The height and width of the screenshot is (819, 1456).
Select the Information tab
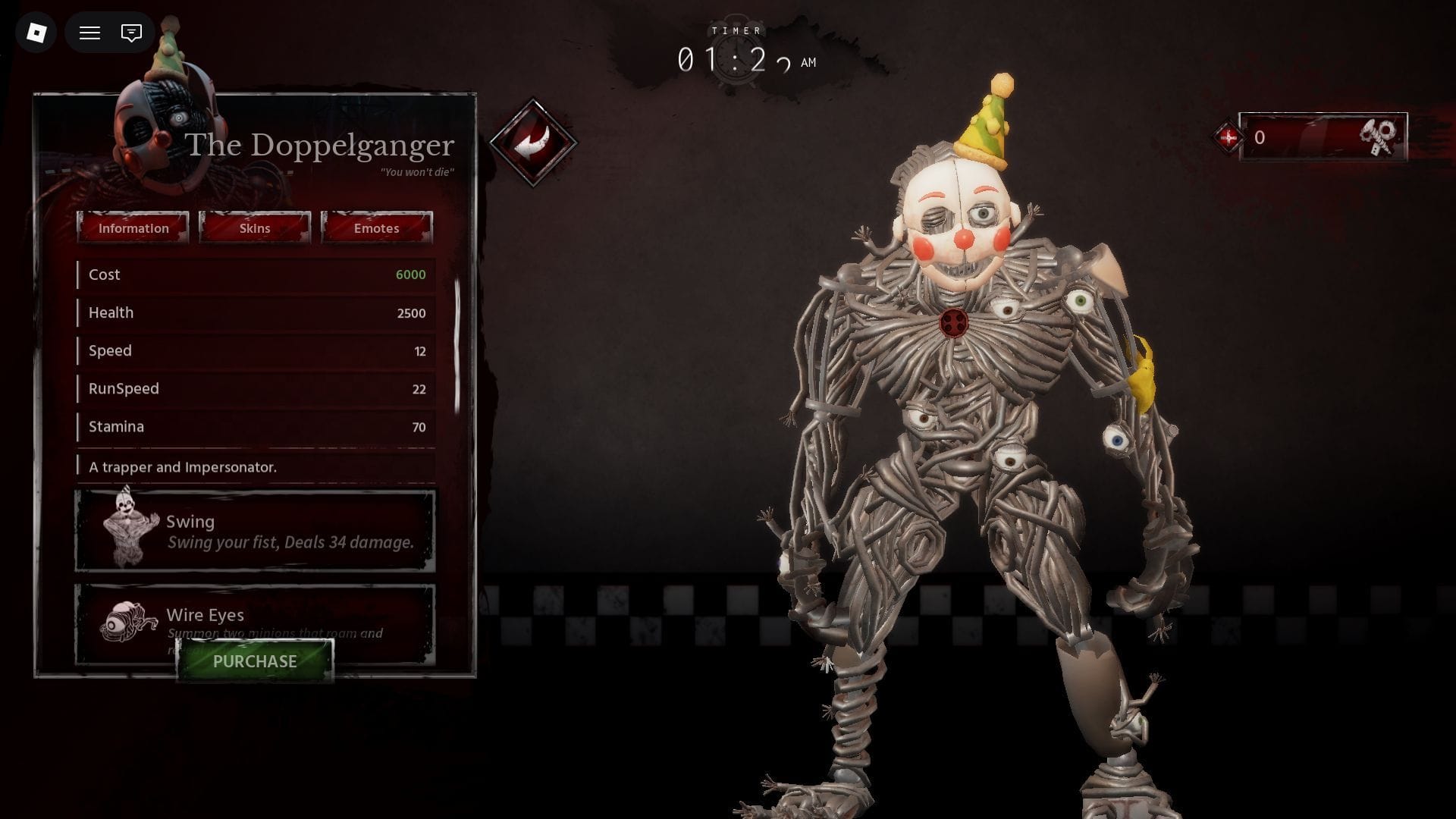[133, 227]
